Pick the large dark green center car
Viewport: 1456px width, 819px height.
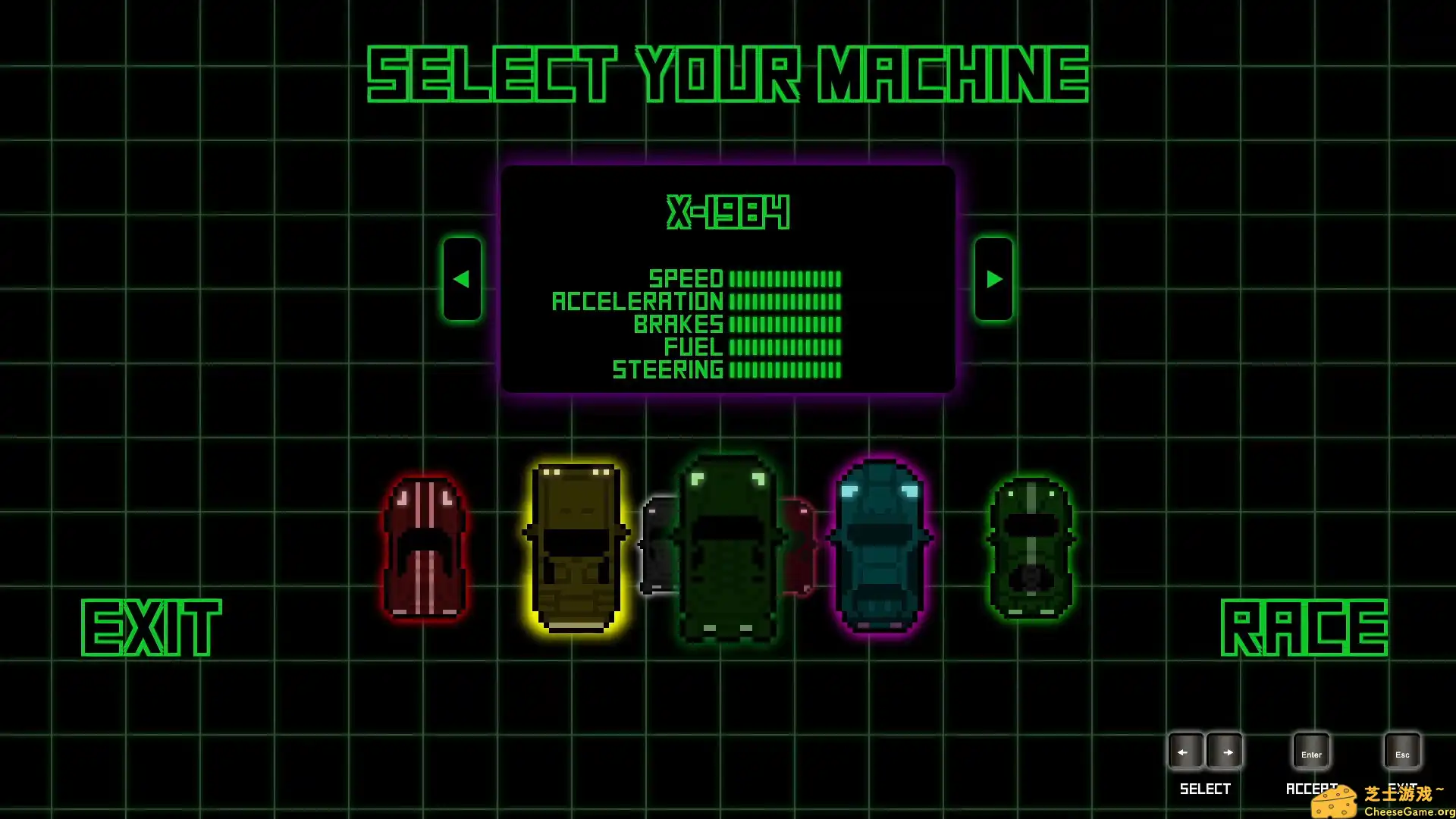pos(727,549)
